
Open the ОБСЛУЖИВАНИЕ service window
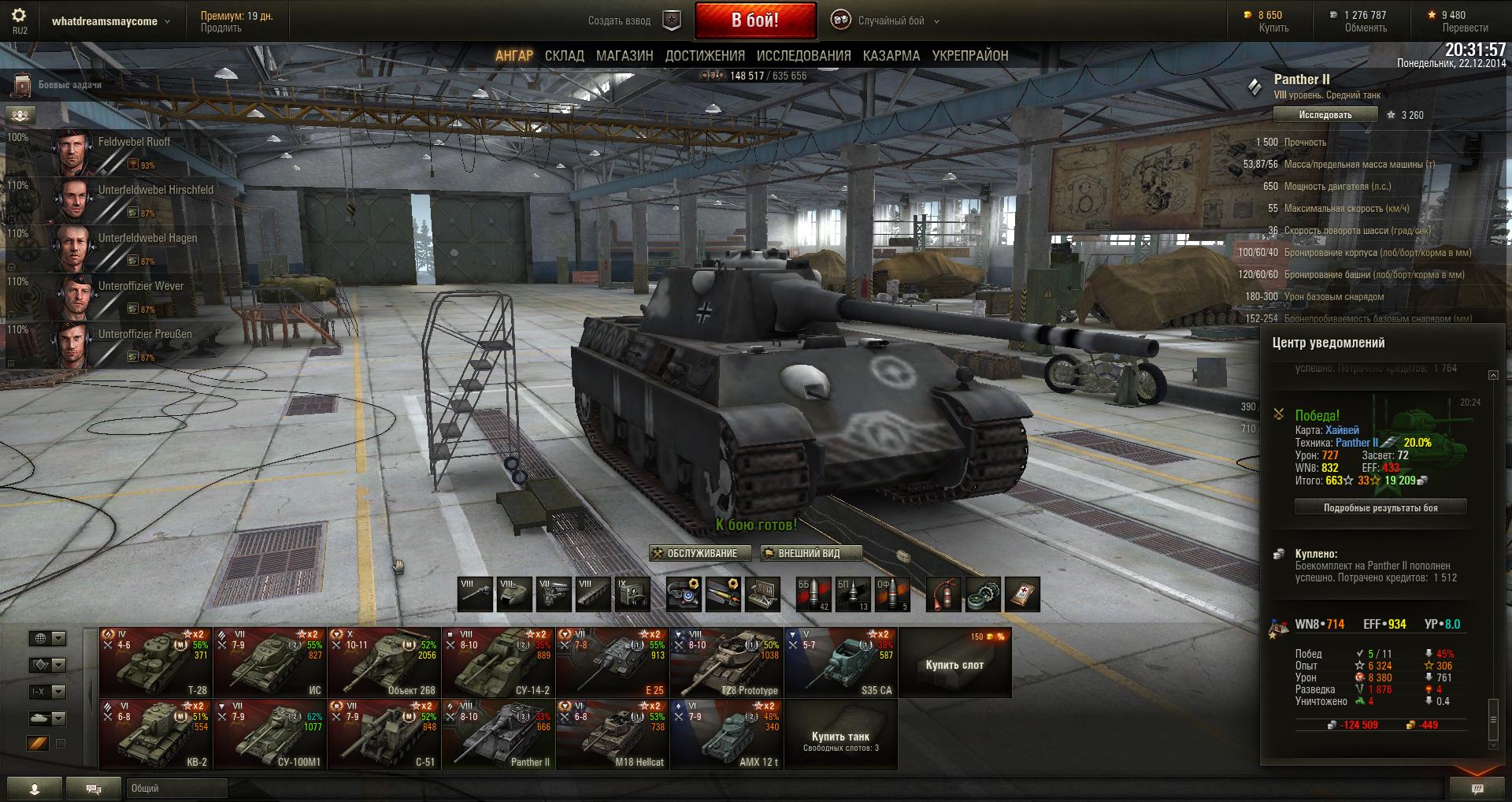coord(695,553)
